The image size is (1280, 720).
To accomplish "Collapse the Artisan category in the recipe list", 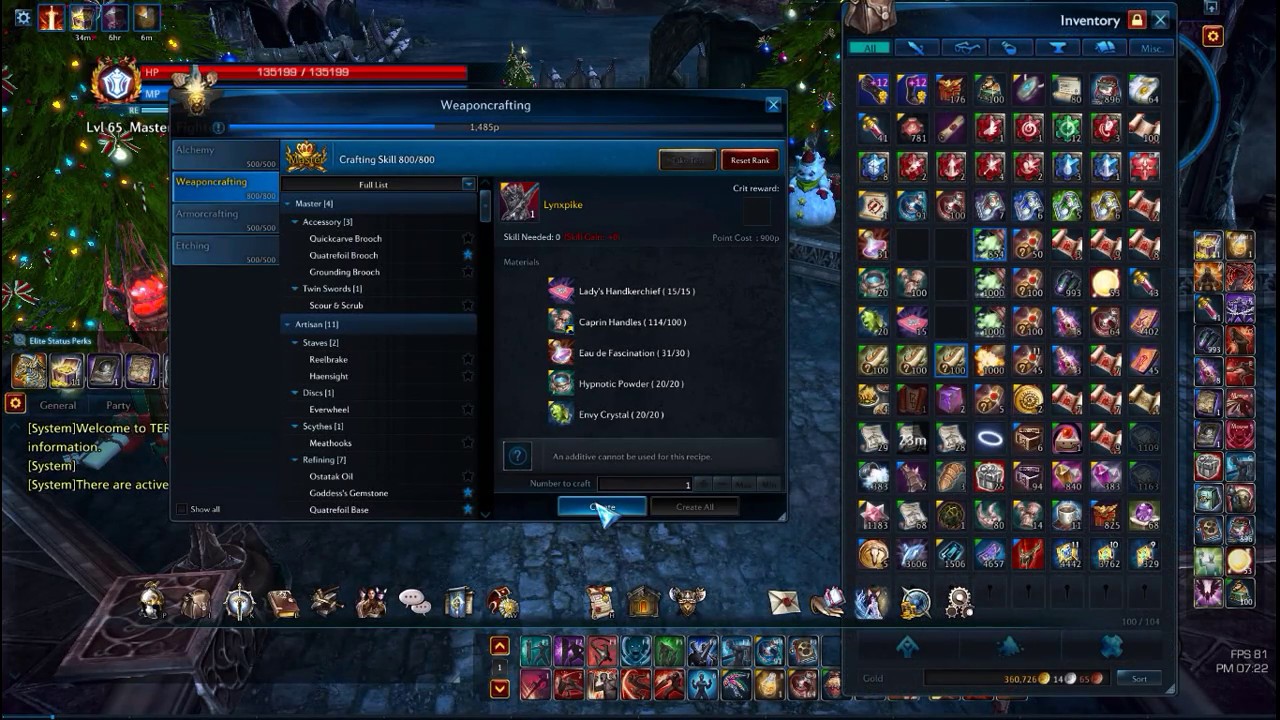I will (x=287, y=322).
